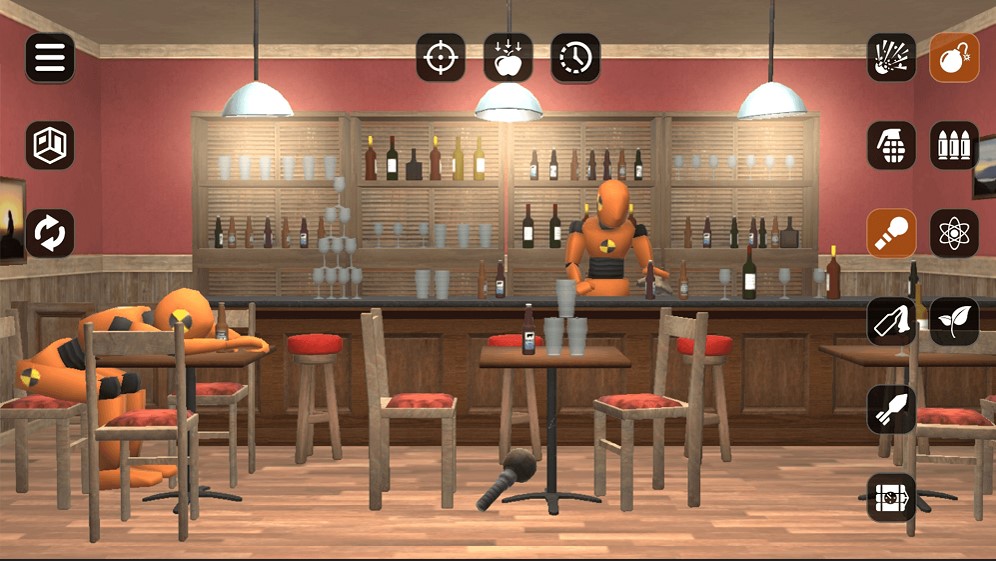Image resolution: width=996 pixels, height=561 pixels.
Task: Select the explosion burst tool
Action: tap(891, 58)
